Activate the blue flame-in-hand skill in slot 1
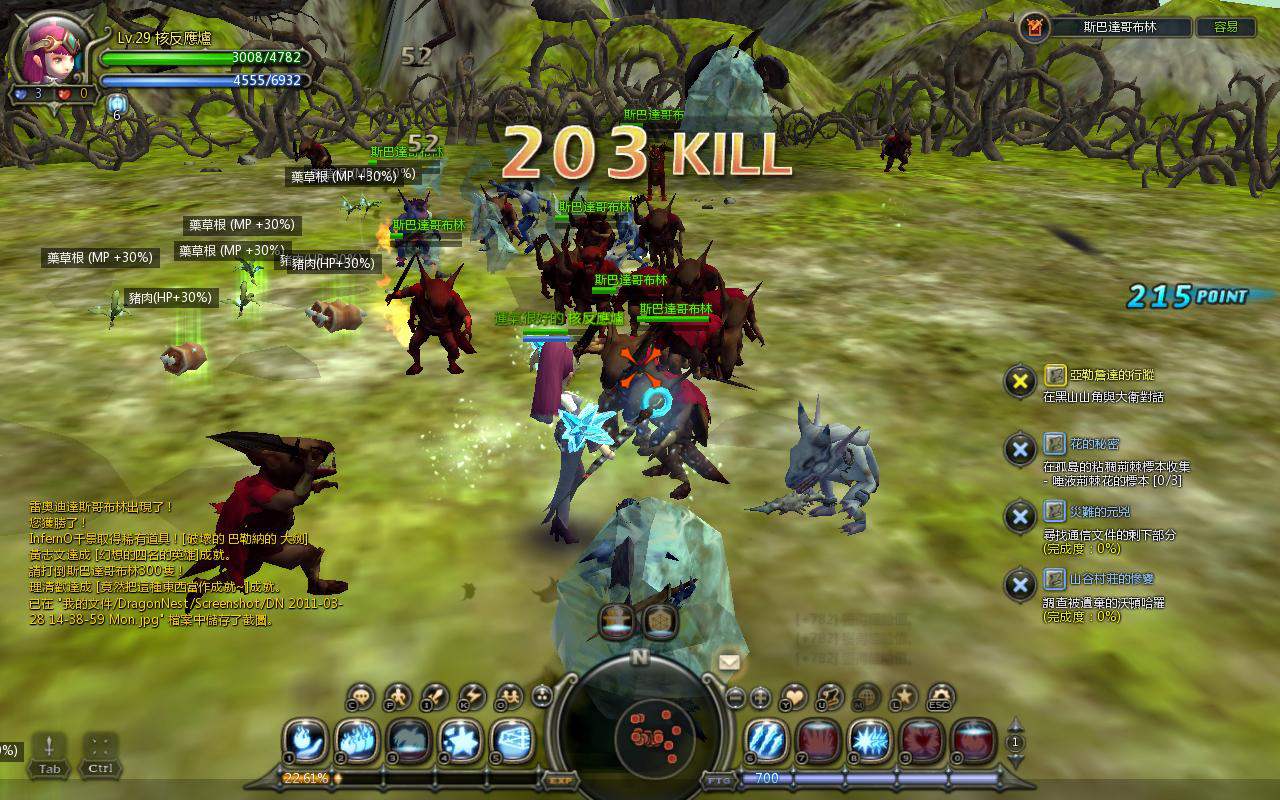Viewport: 1280px width, 800px height. click(x=305, y=741)
